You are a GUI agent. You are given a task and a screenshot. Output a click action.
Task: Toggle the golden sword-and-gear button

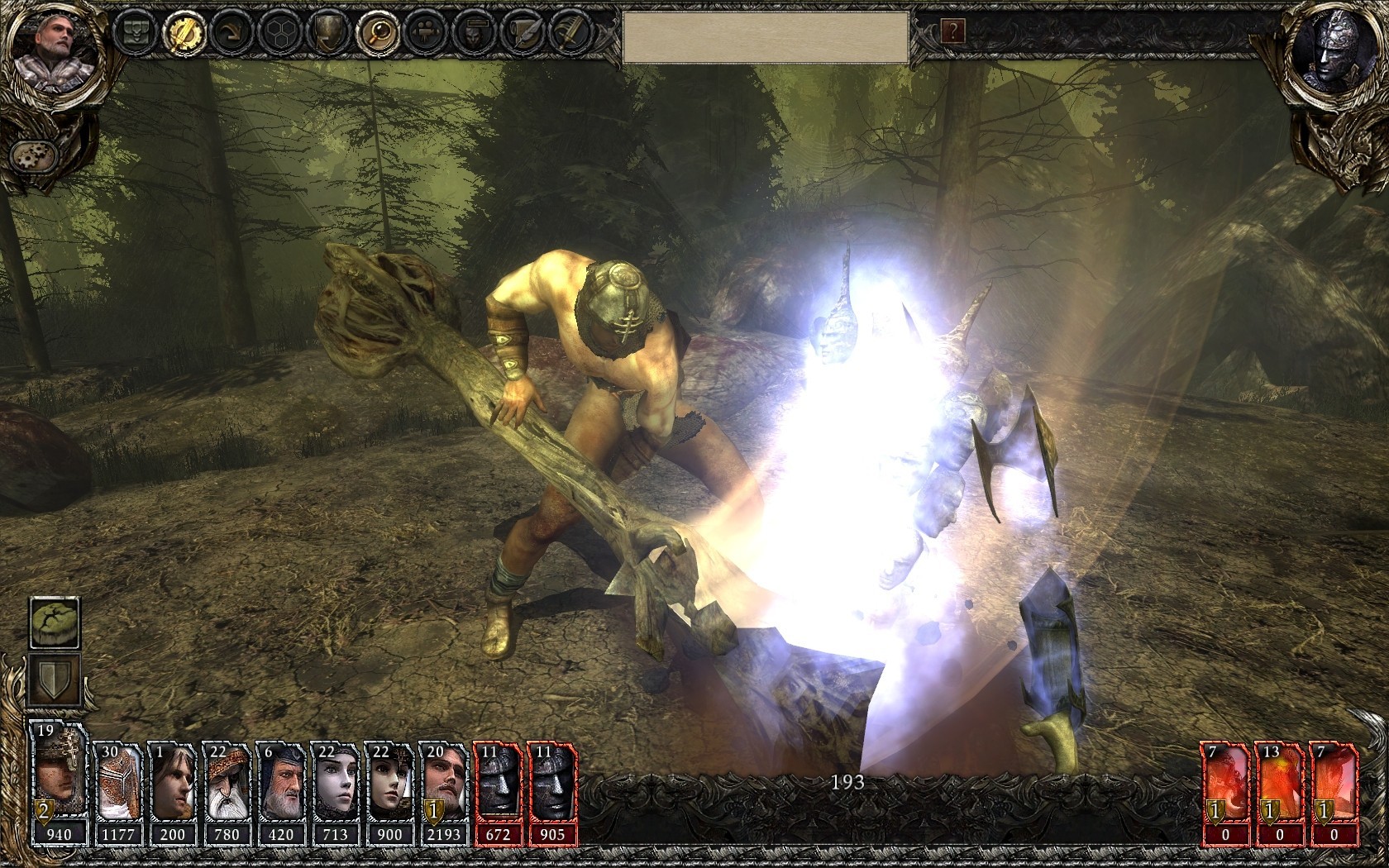pos(184,32)
